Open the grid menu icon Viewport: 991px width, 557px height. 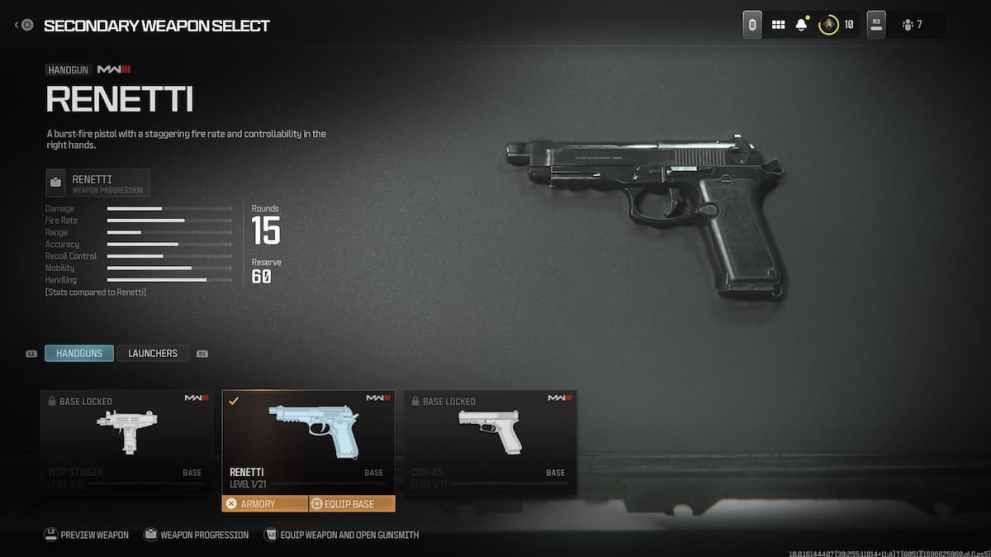coord(778,25)
